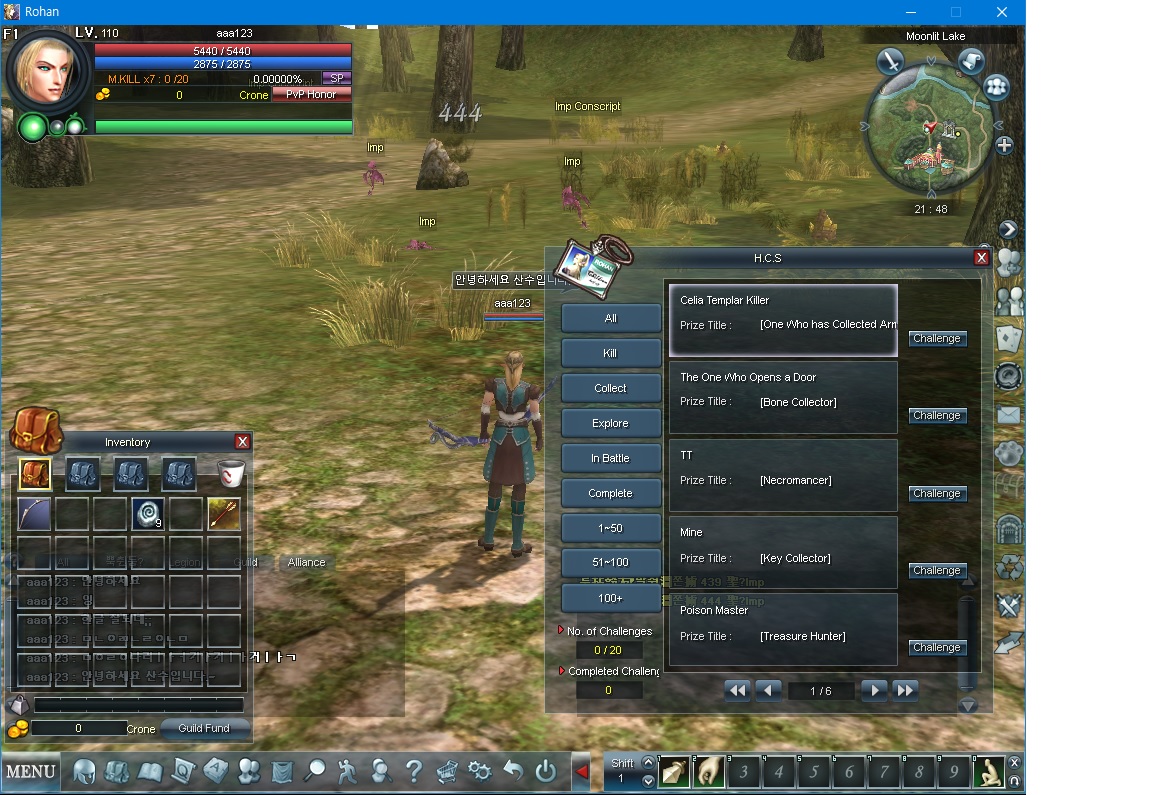The image size is (1152, 795).
Task: Switch to In Battle challenges
Action: pyautogui.click(x=610, y=458)
